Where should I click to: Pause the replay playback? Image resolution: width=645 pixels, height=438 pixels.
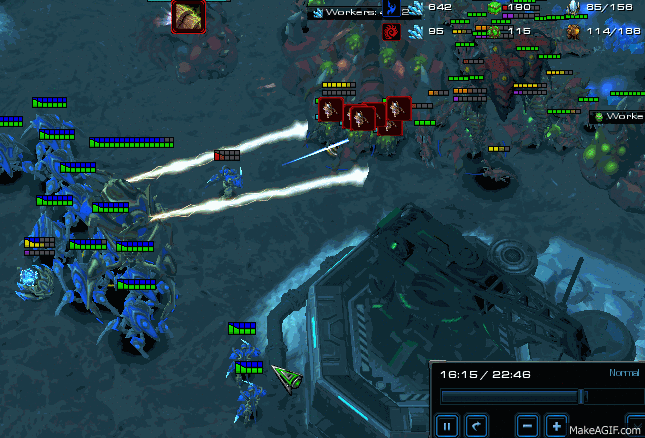[447, 425]
